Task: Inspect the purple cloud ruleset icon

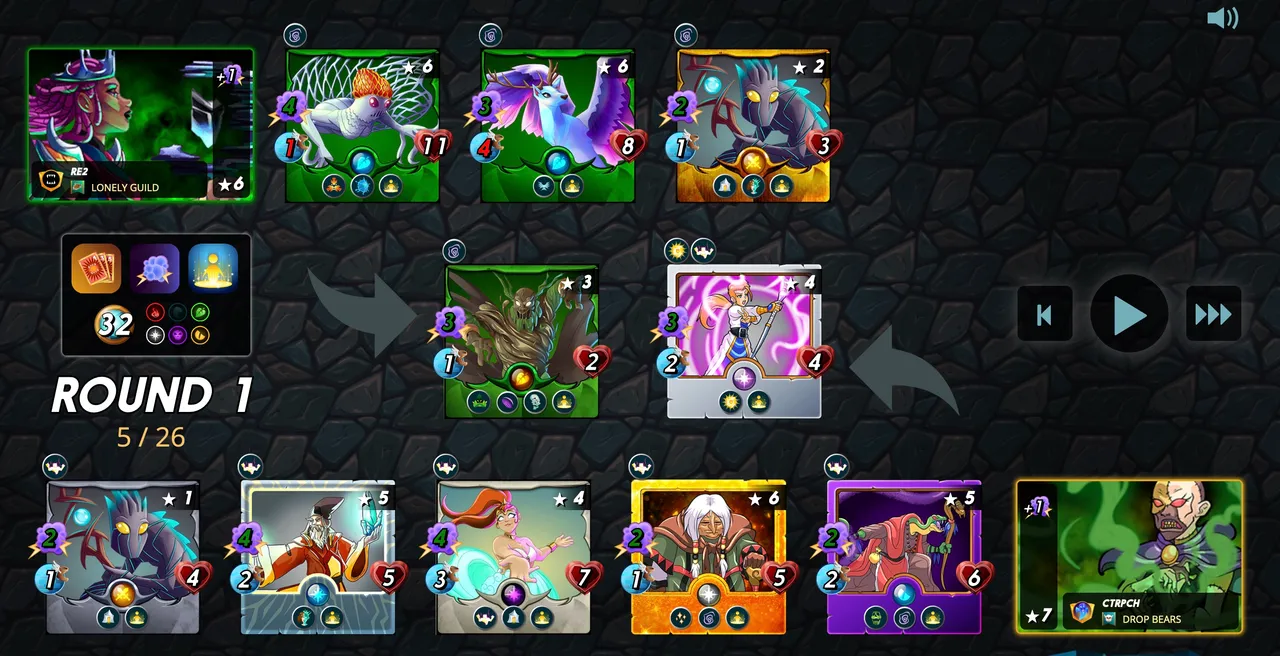Action: [155, 268]
